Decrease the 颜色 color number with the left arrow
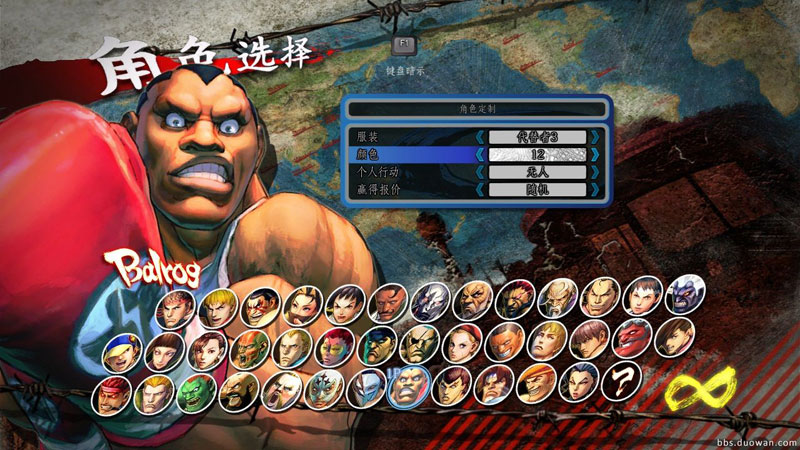 click(480, 154)
